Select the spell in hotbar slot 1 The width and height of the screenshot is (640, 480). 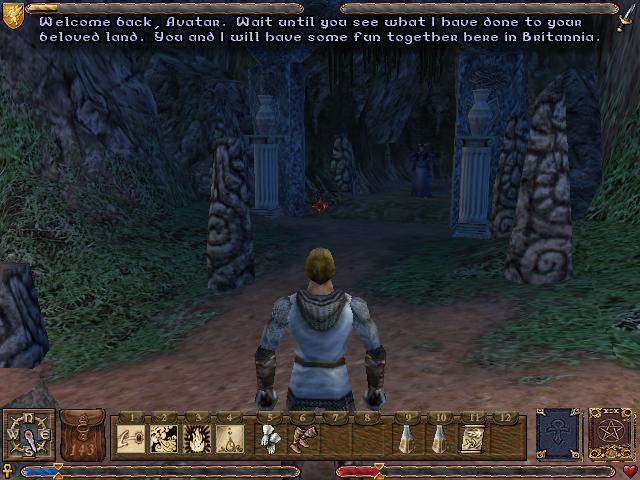[x=132, y=437]
